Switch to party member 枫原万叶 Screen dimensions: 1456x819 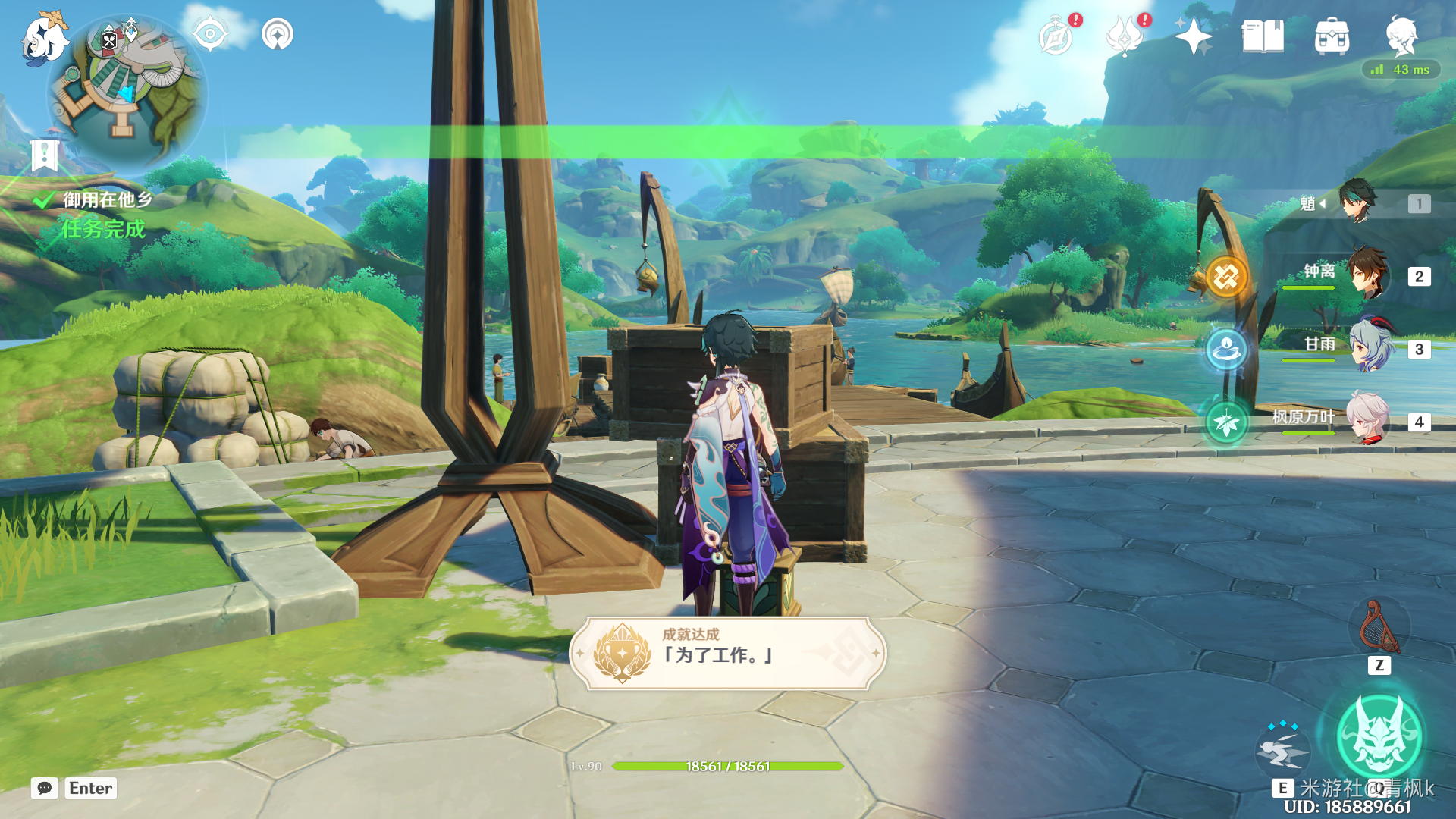(1367, 419)
